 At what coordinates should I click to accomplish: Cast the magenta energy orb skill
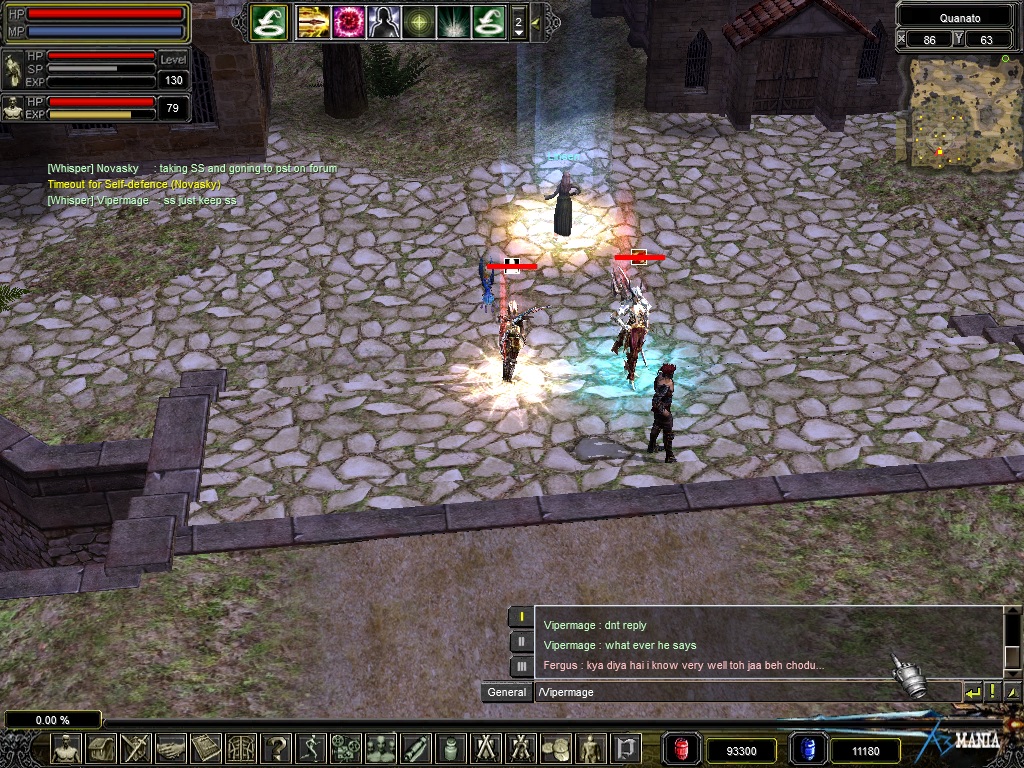pyautogui.click(x=349, y=21)
